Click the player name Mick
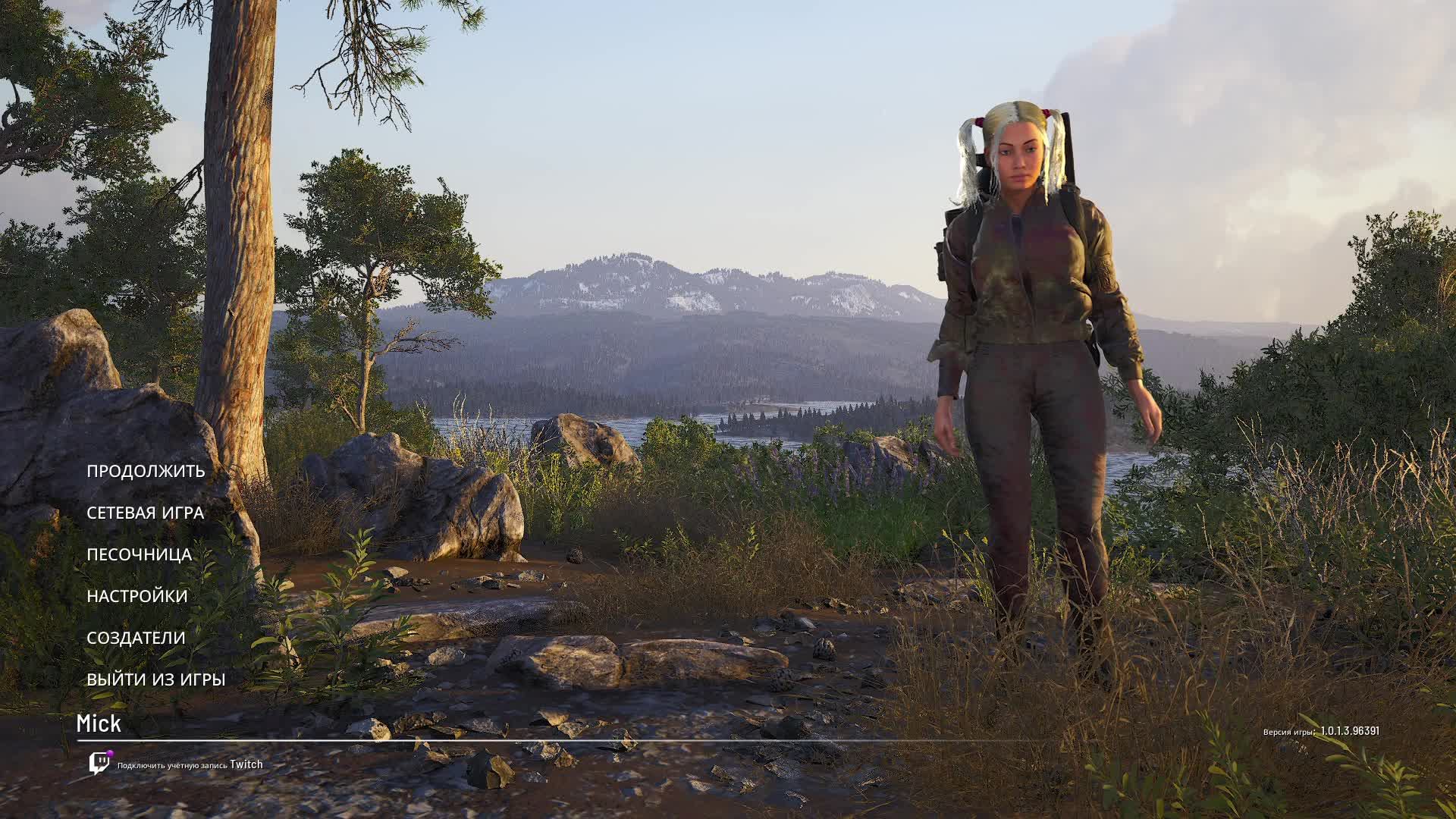 [99, 724]
